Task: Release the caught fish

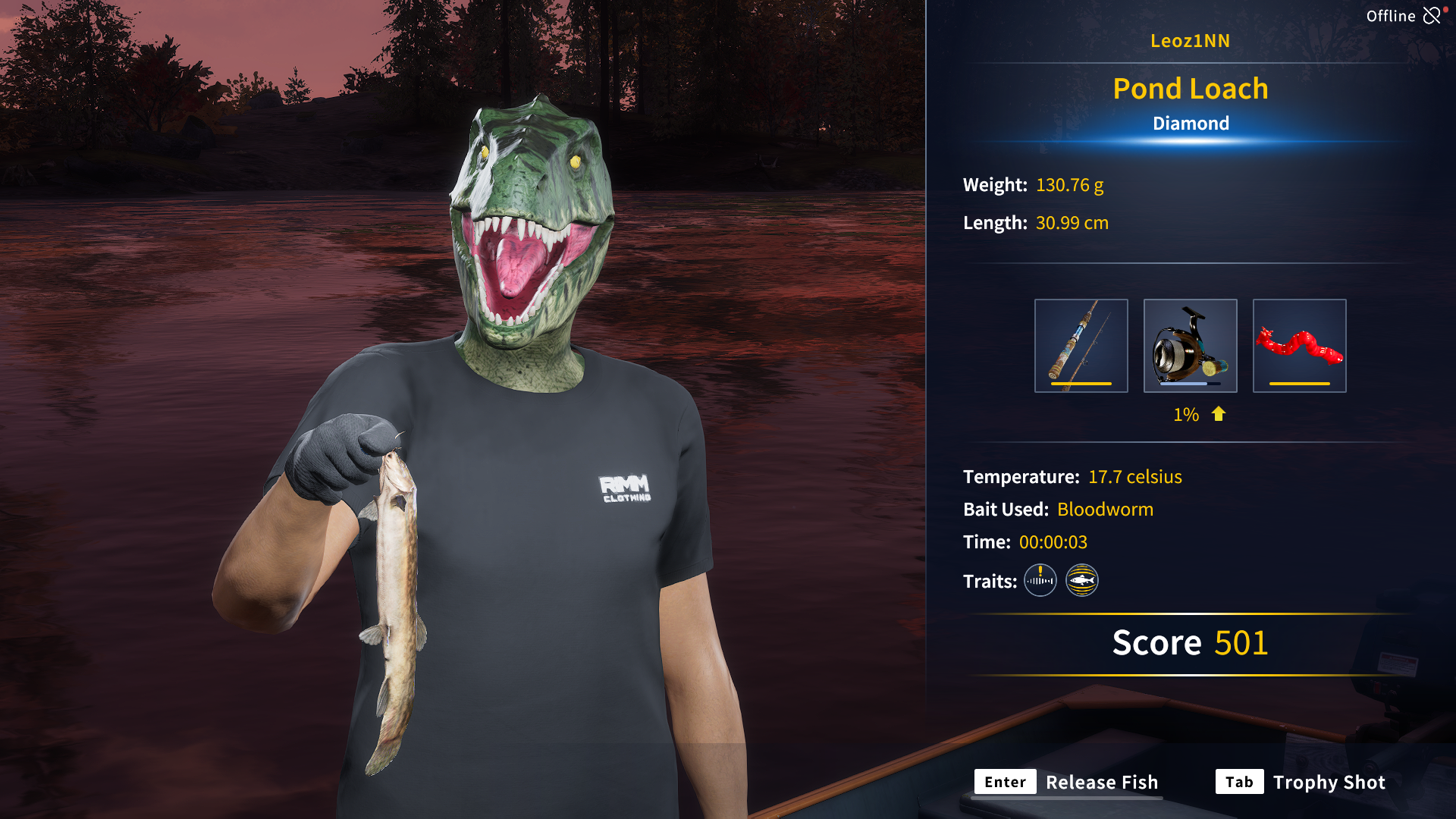Action: pyautogui.click(x=1066, y=782)
